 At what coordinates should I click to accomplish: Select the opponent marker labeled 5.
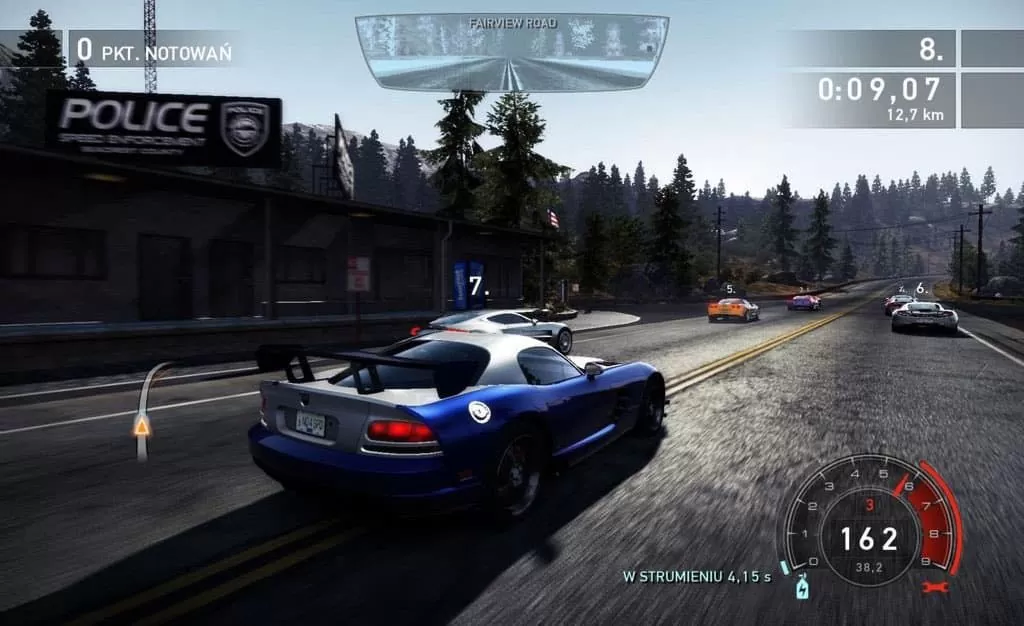pyautogui.click(x=730, y=289)
